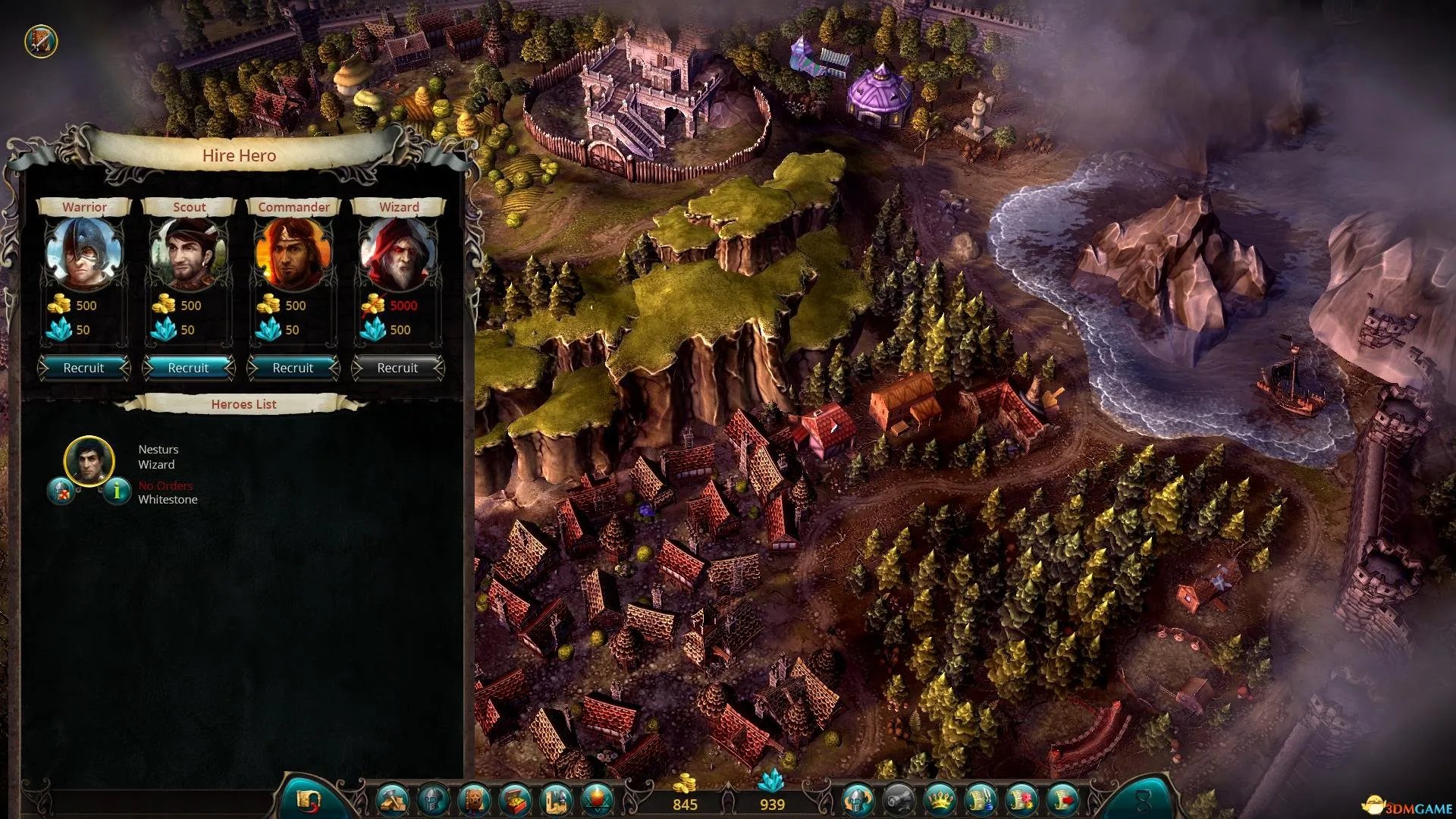
Task: Recruit the Scout hero
Action: click(188, 368)
